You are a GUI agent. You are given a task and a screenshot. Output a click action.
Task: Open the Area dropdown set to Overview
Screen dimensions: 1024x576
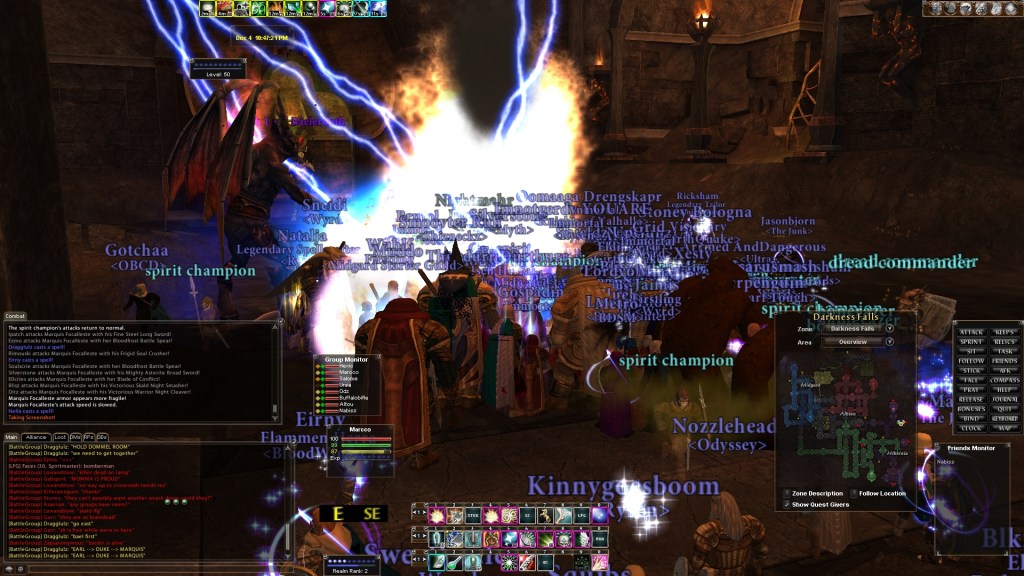point(889,341)
